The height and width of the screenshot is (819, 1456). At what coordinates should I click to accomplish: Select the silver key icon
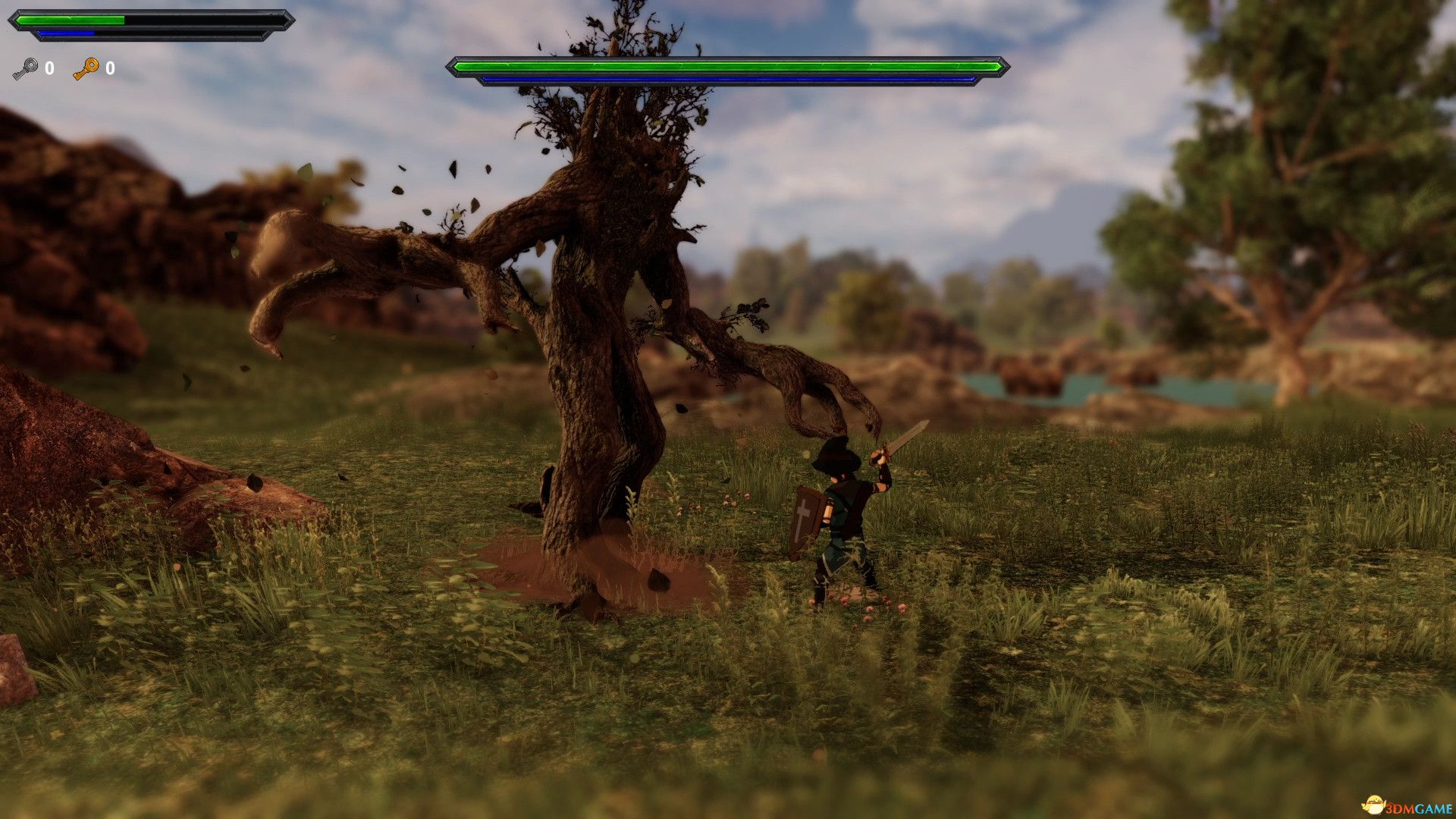(x=25, y=69)
